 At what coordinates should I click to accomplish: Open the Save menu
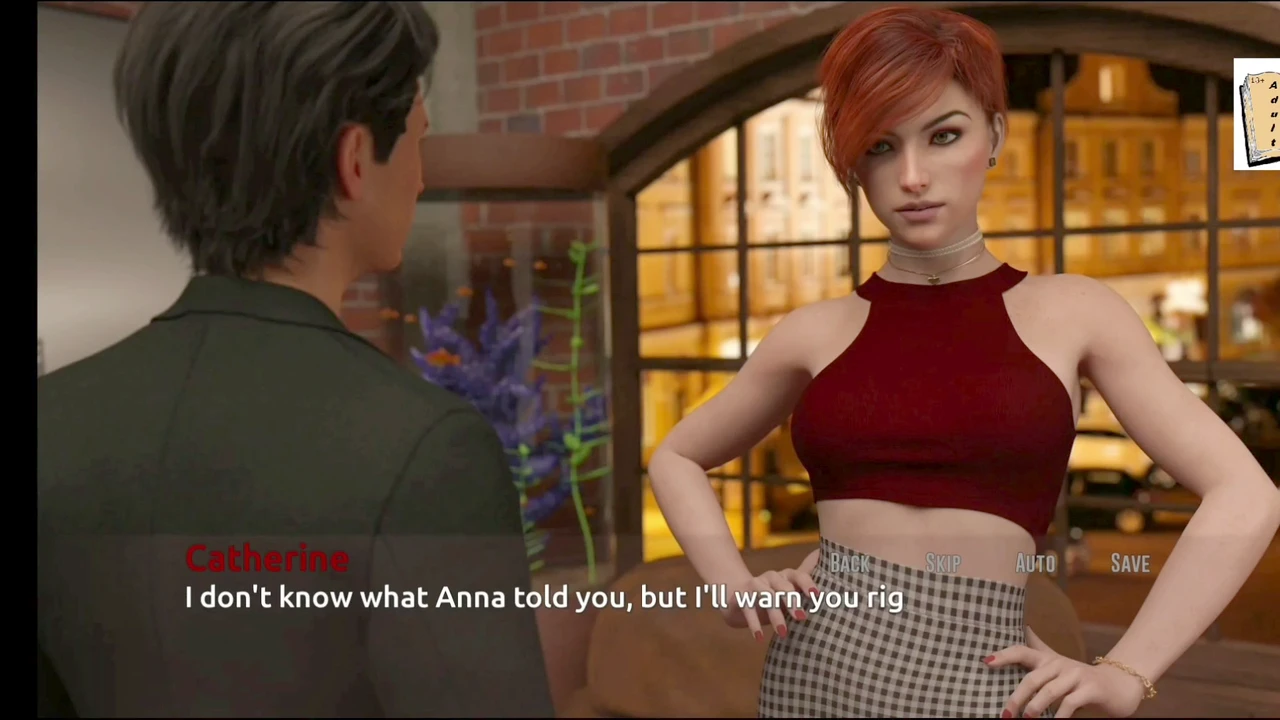point(1130,564)
